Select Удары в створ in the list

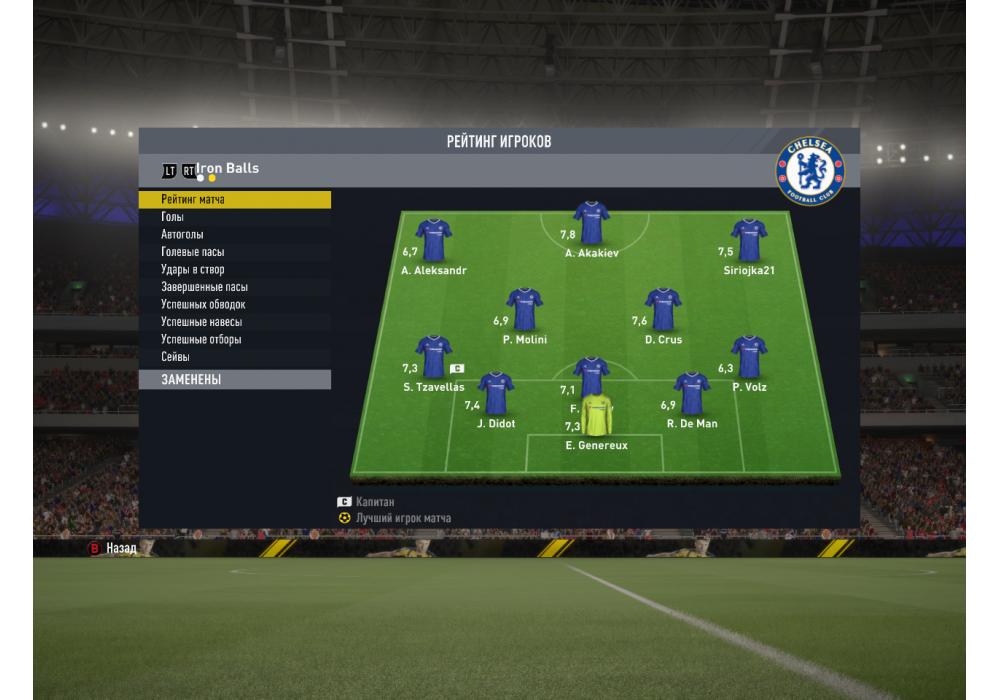pos(234,270)
